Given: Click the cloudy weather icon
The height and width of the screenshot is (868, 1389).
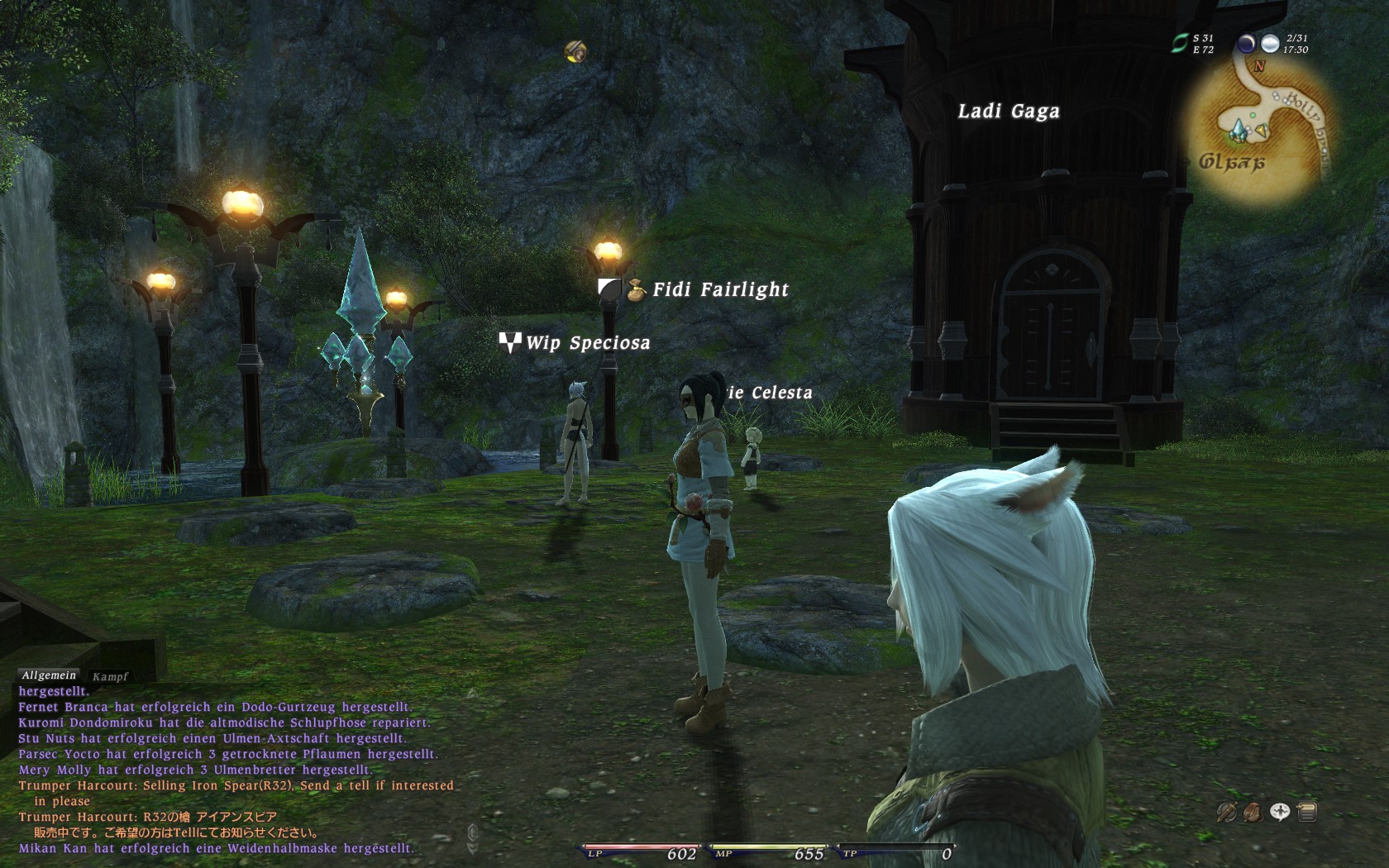Looking at the screenshot, I should (1269, 44).
